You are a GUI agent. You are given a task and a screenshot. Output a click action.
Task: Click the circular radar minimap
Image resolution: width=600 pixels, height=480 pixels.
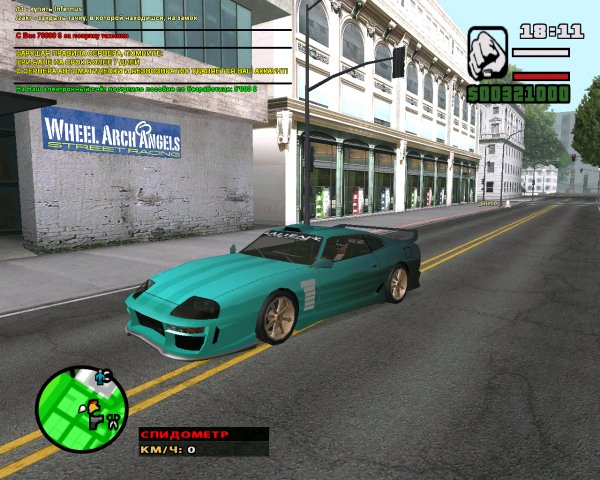(x=82, y=410)
